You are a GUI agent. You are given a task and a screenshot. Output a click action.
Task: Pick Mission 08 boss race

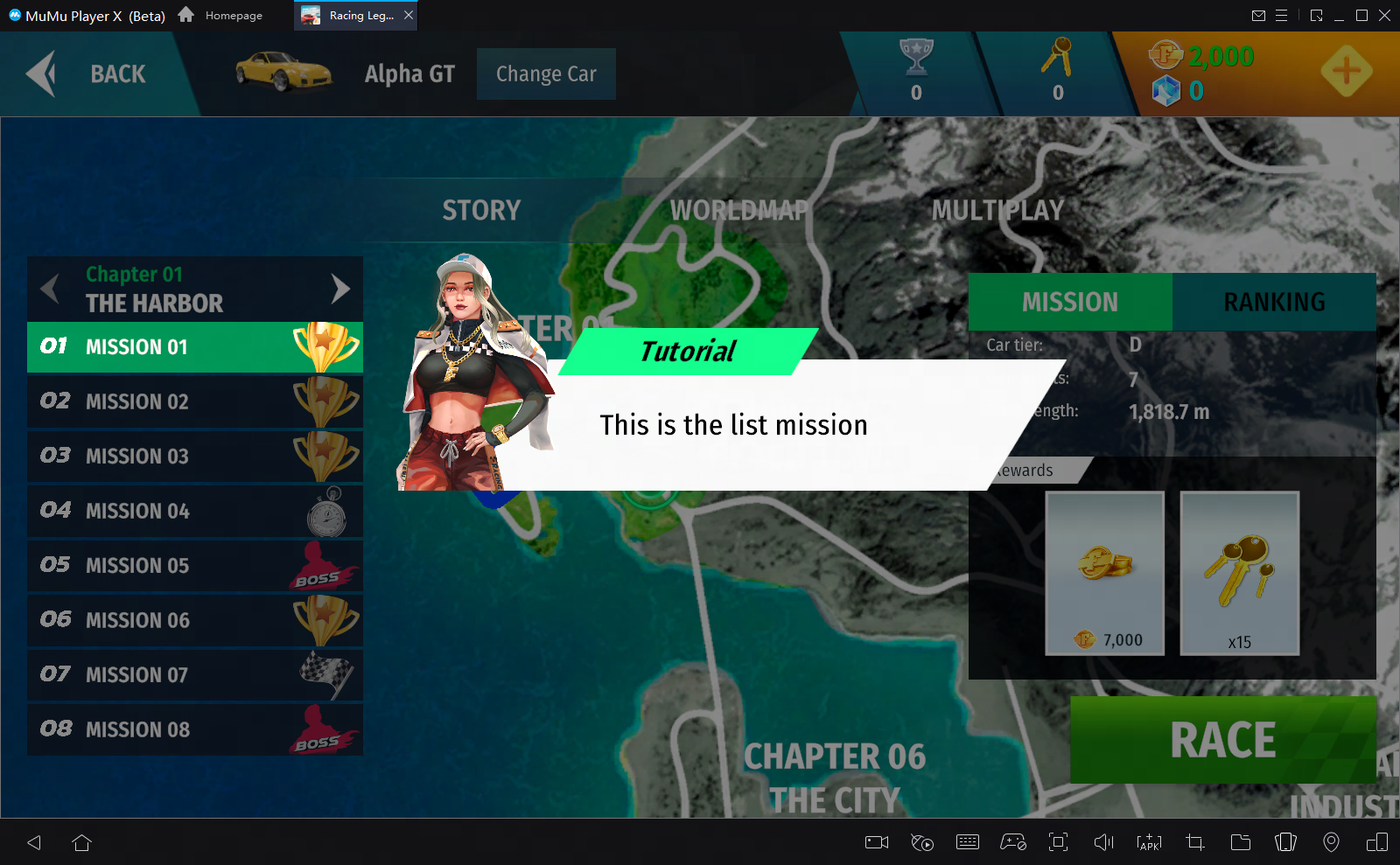coord(194,730)
